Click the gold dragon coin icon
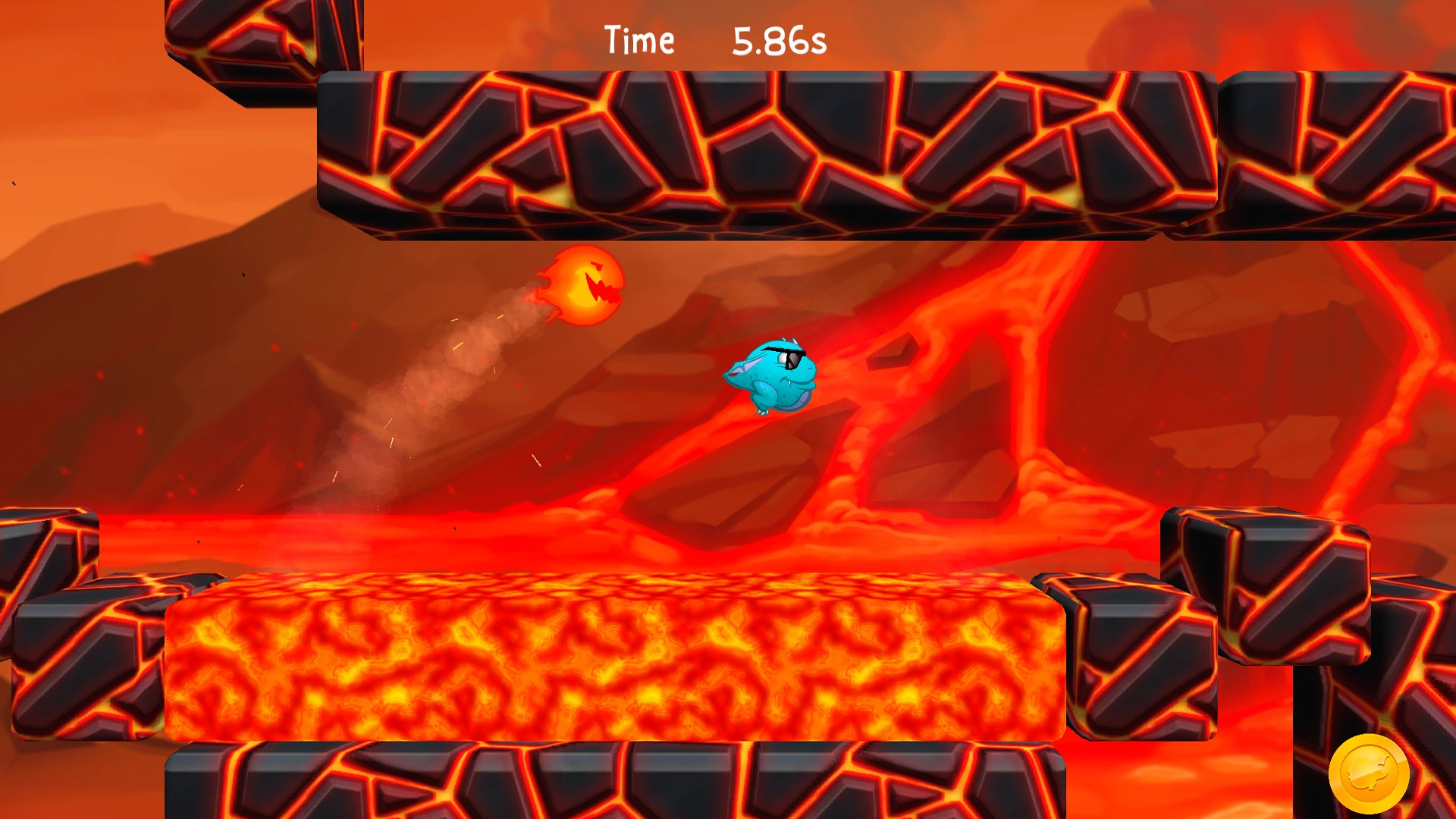Screen dimensions: 1456x819 click(x=1369, y=773)
